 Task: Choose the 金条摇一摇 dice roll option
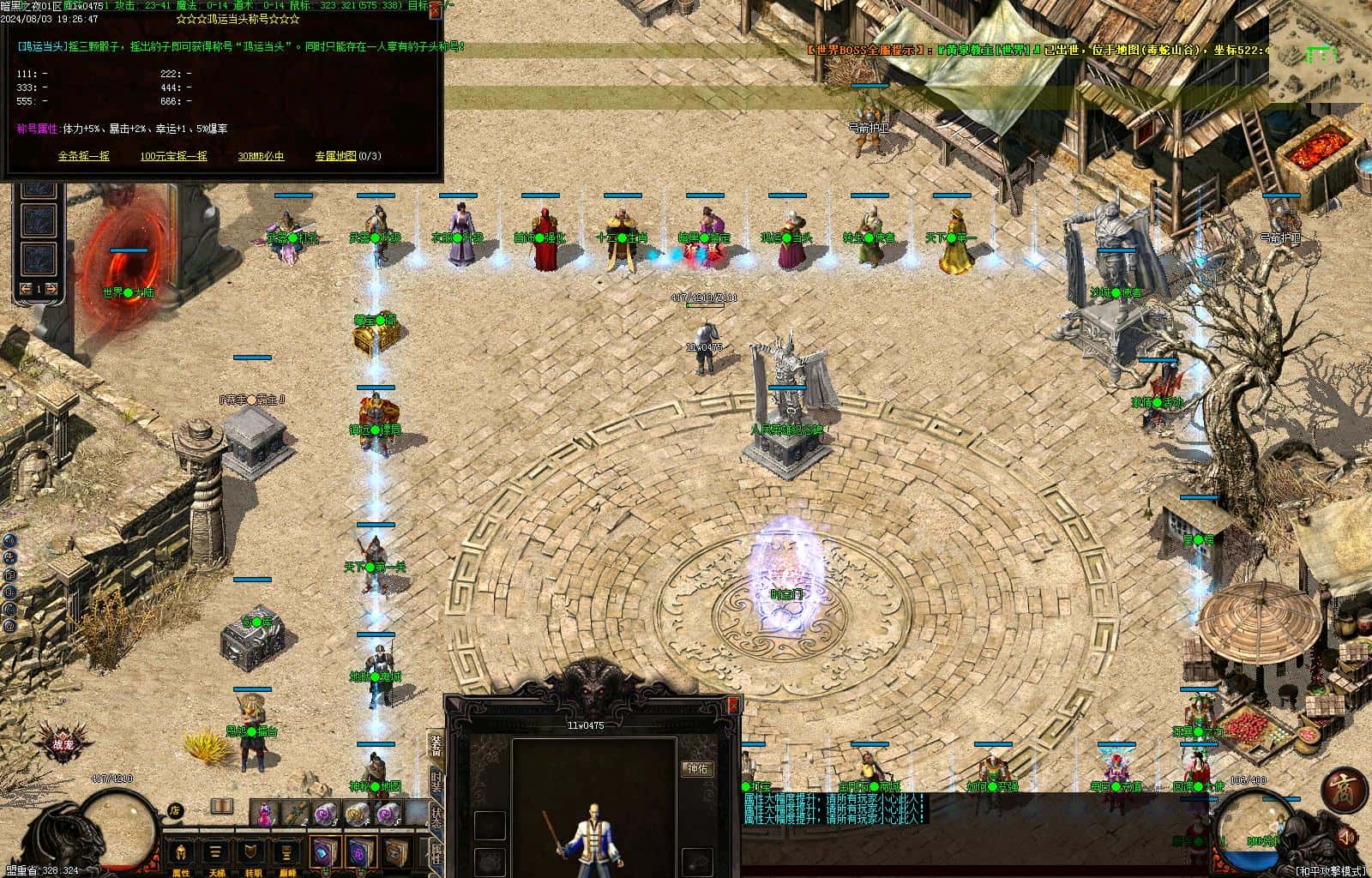[x=83, y=156]
